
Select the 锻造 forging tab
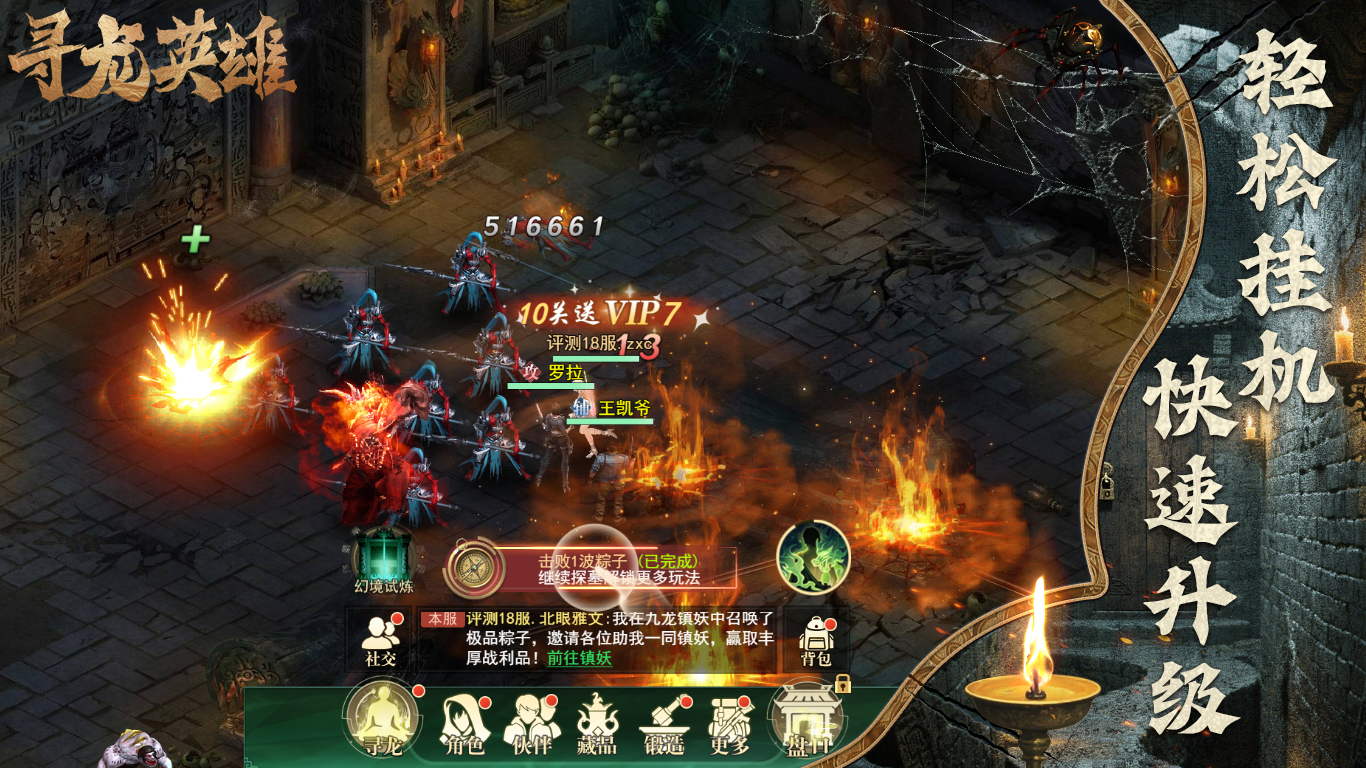coord(664,724)
